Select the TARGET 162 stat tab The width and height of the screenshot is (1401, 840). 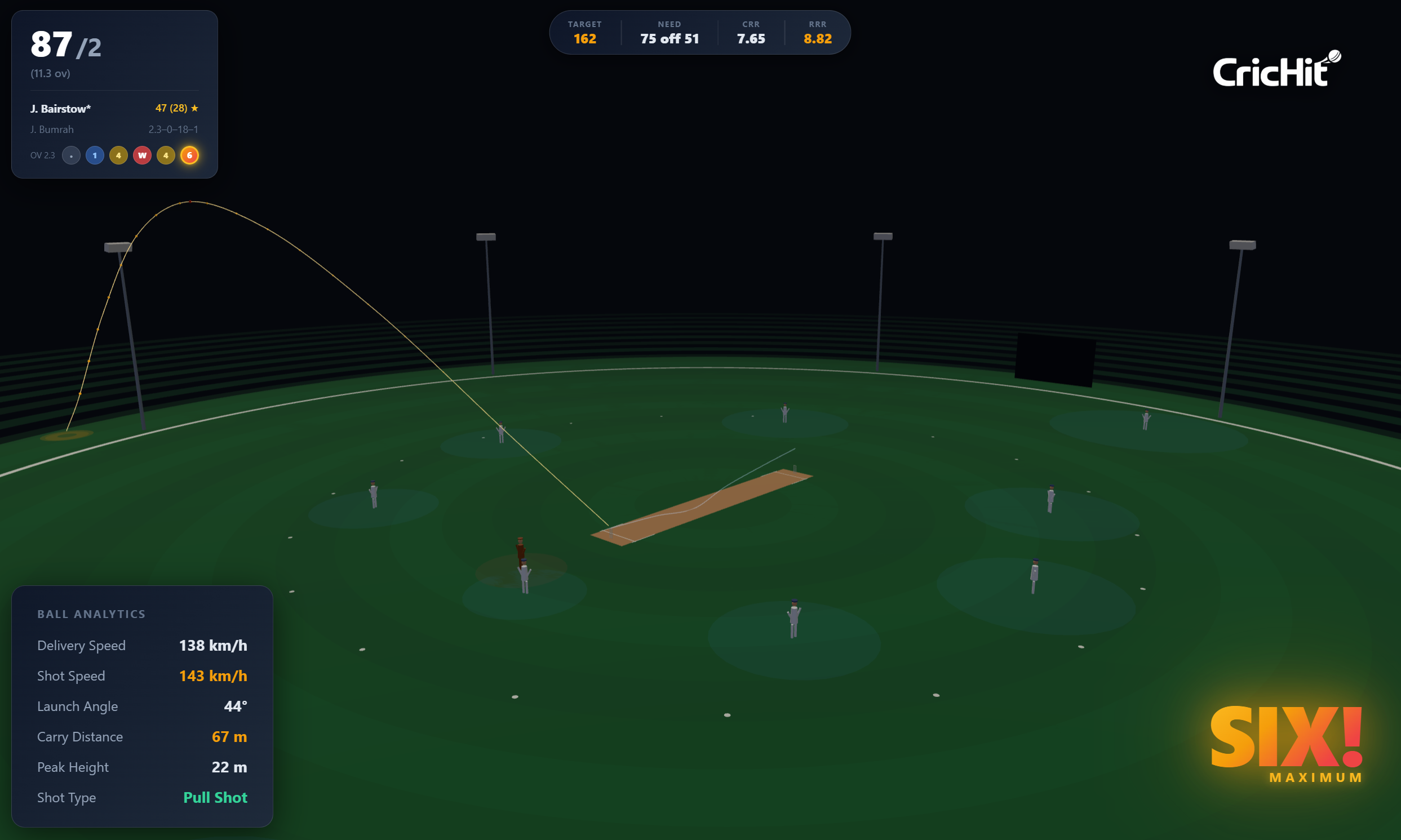(584, 32)
